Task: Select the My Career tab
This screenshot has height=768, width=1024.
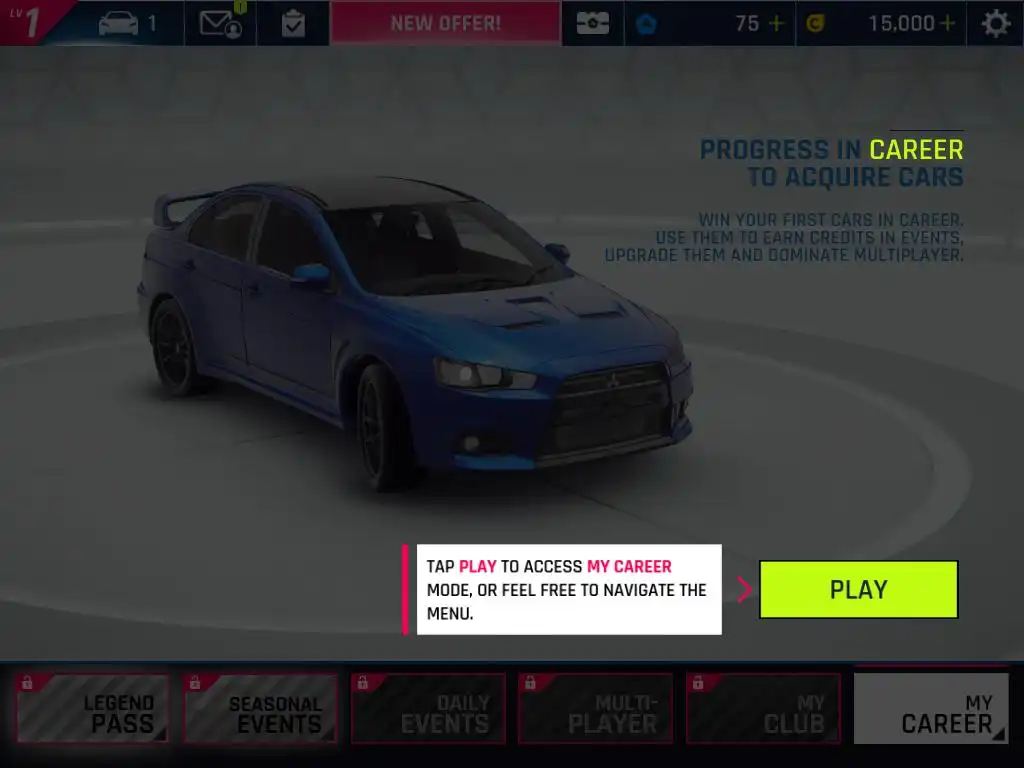Action: [x=931, y=709]
